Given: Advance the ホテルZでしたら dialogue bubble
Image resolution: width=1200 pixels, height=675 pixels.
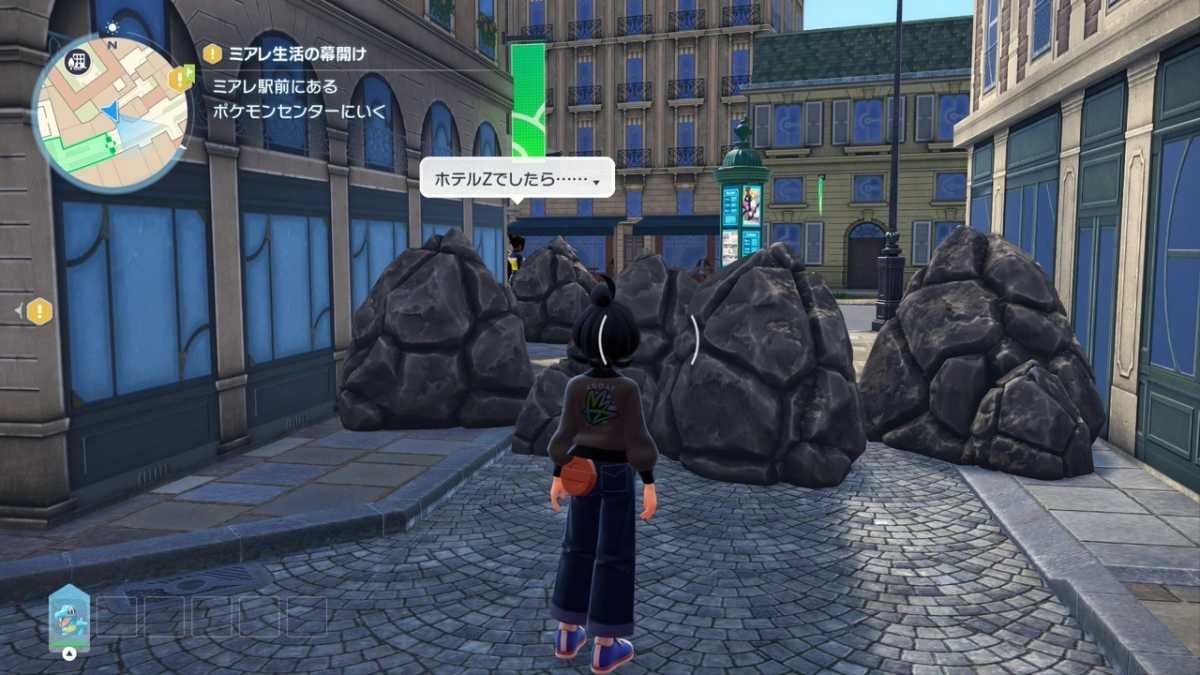Looking at the screenshot, I should 517,178.
